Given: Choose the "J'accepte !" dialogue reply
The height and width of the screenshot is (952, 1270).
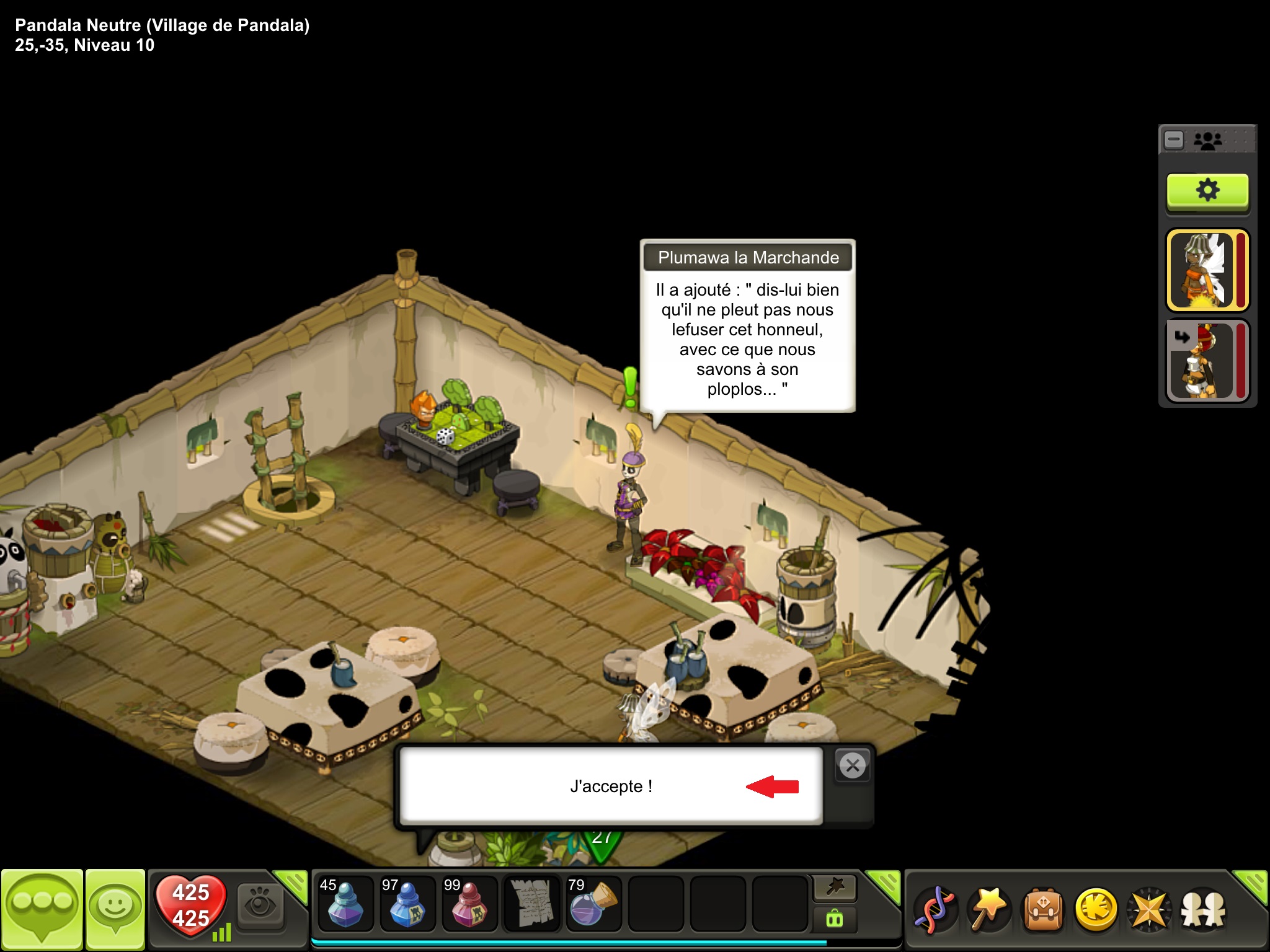Looking at the screenshot, I should (611, 786).
